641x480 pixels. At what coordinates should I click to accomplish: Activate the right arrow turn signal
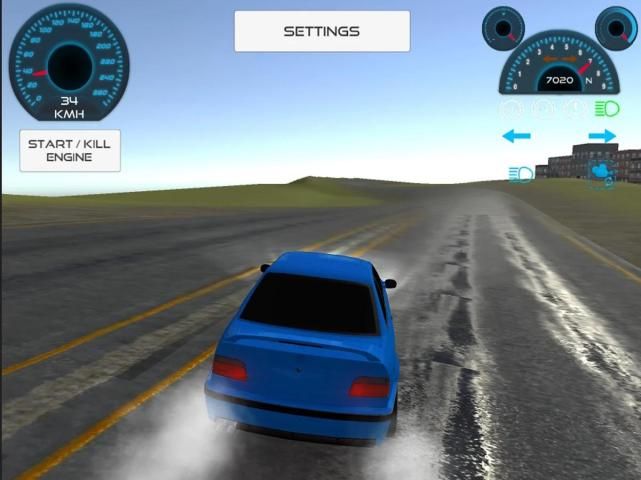click(602, 136)
